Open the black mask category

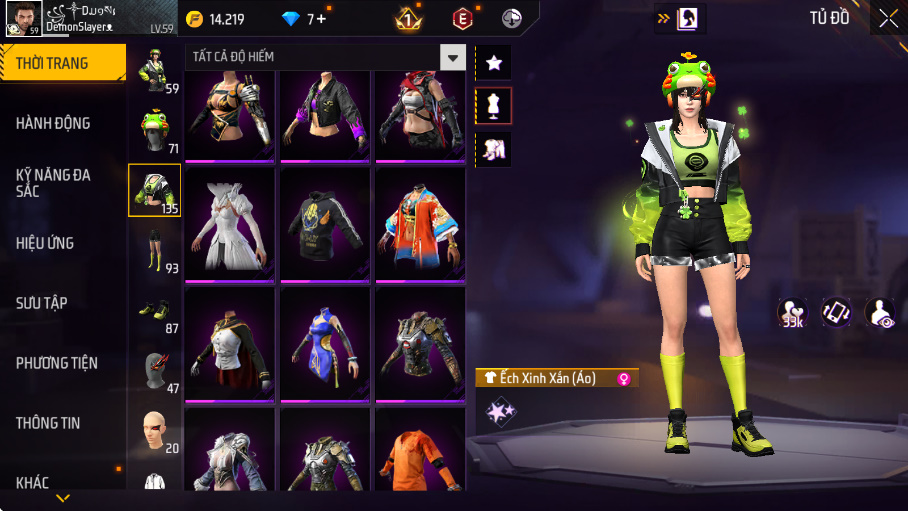coord(154,370)
